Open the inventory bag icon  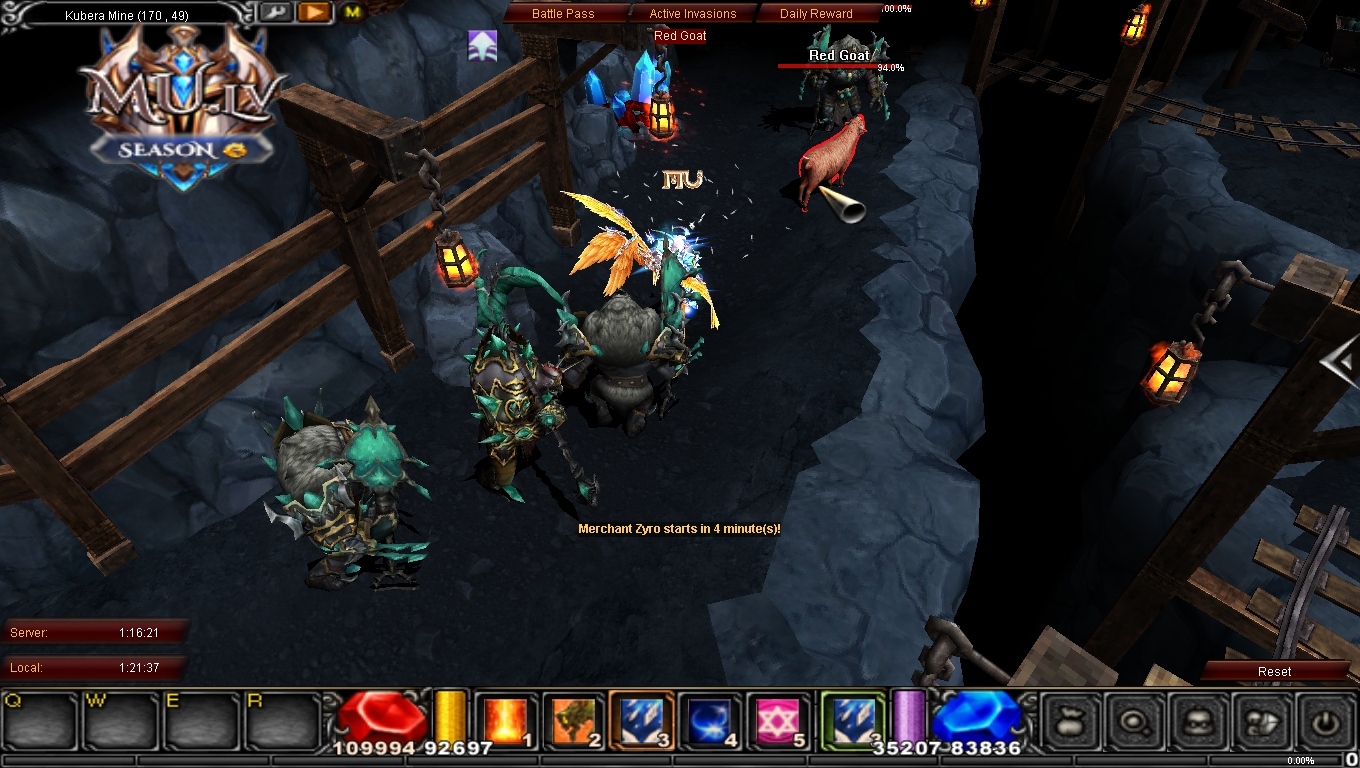click(x=1068, y=722)
